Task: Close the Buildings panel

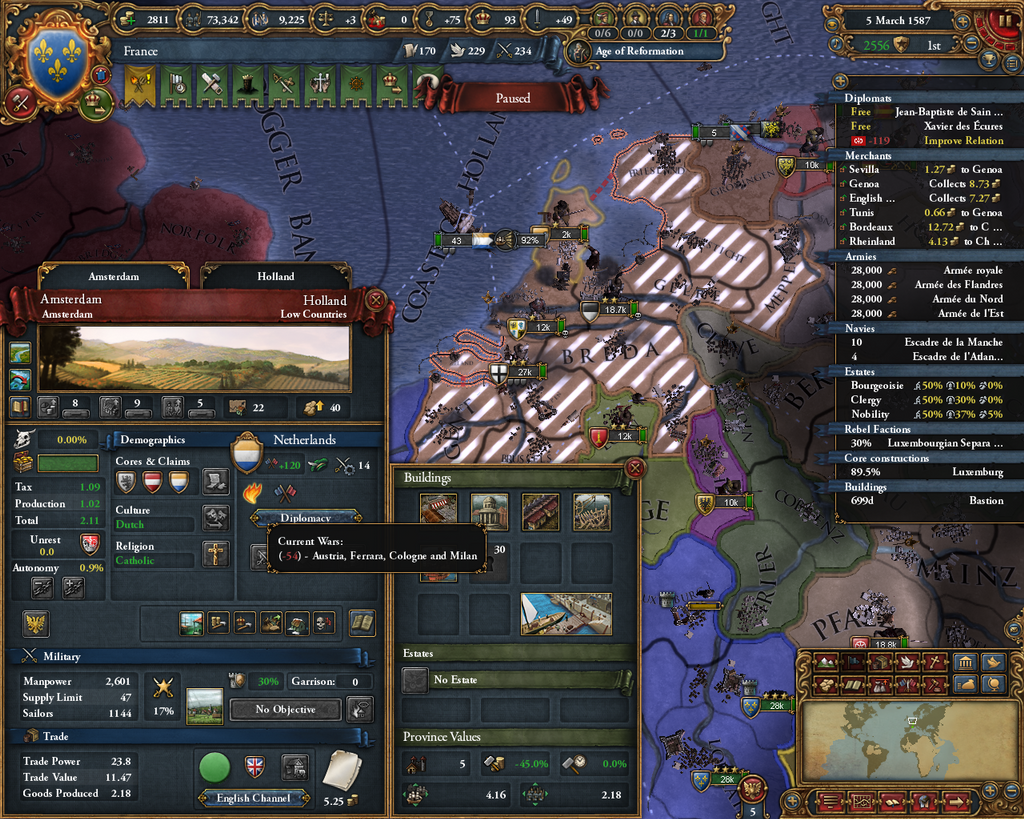Action: click(x=632, y=468)
